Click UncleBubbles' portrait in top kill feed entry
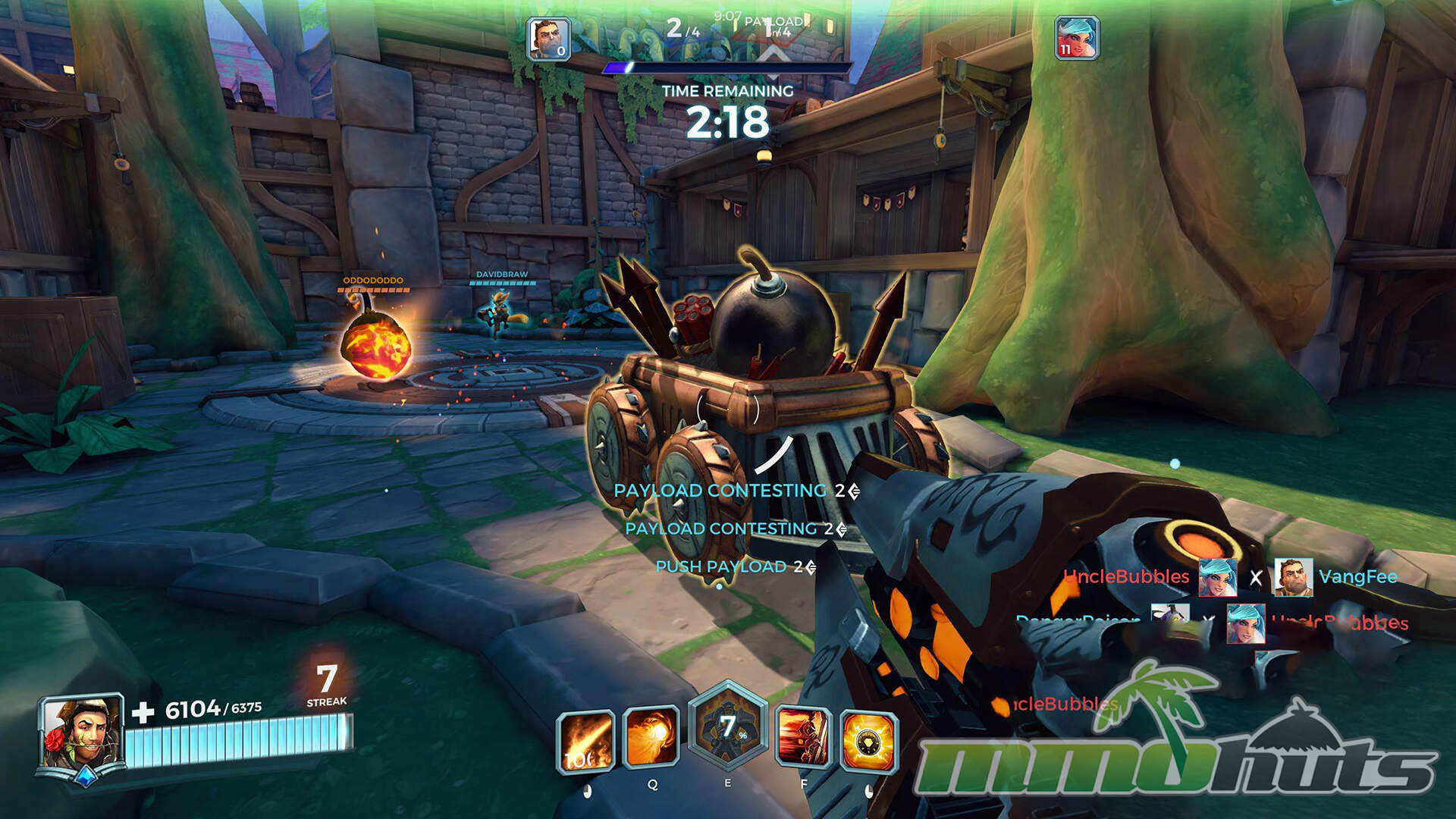 pyautogui.click(x=1218, y=577)
